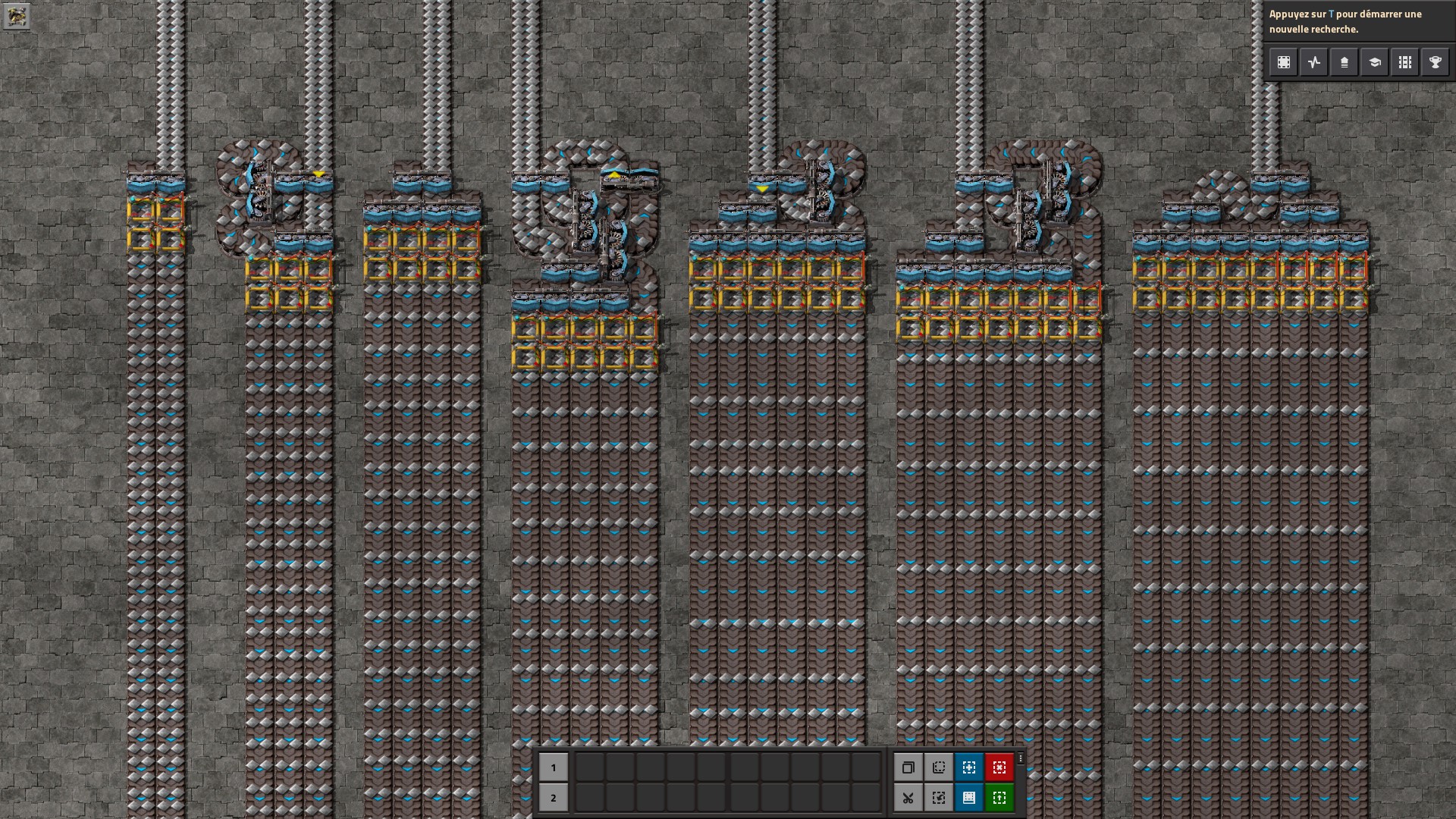Activate the scissors cut tool
Screen dimensions: 1456x819
coord(908,798)
